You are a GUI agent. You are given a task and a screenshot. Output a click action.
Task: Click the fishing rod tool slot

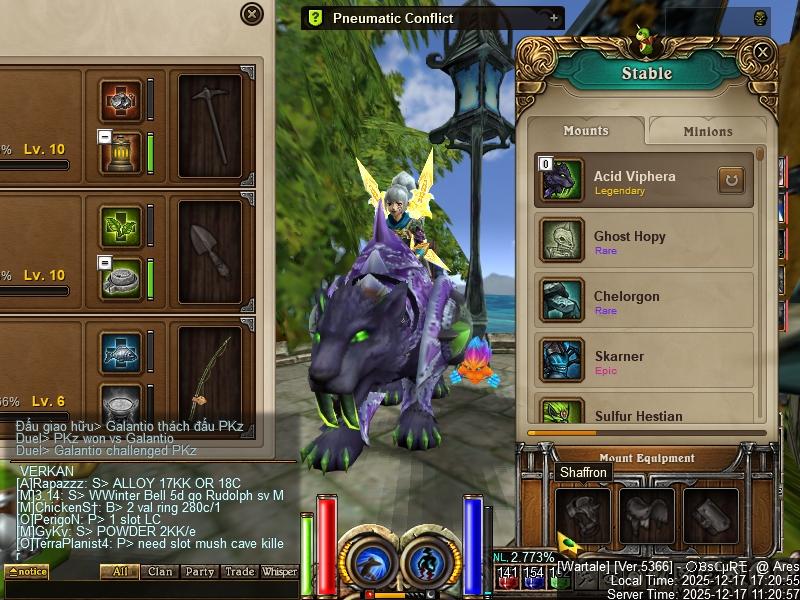pos(210,370)
